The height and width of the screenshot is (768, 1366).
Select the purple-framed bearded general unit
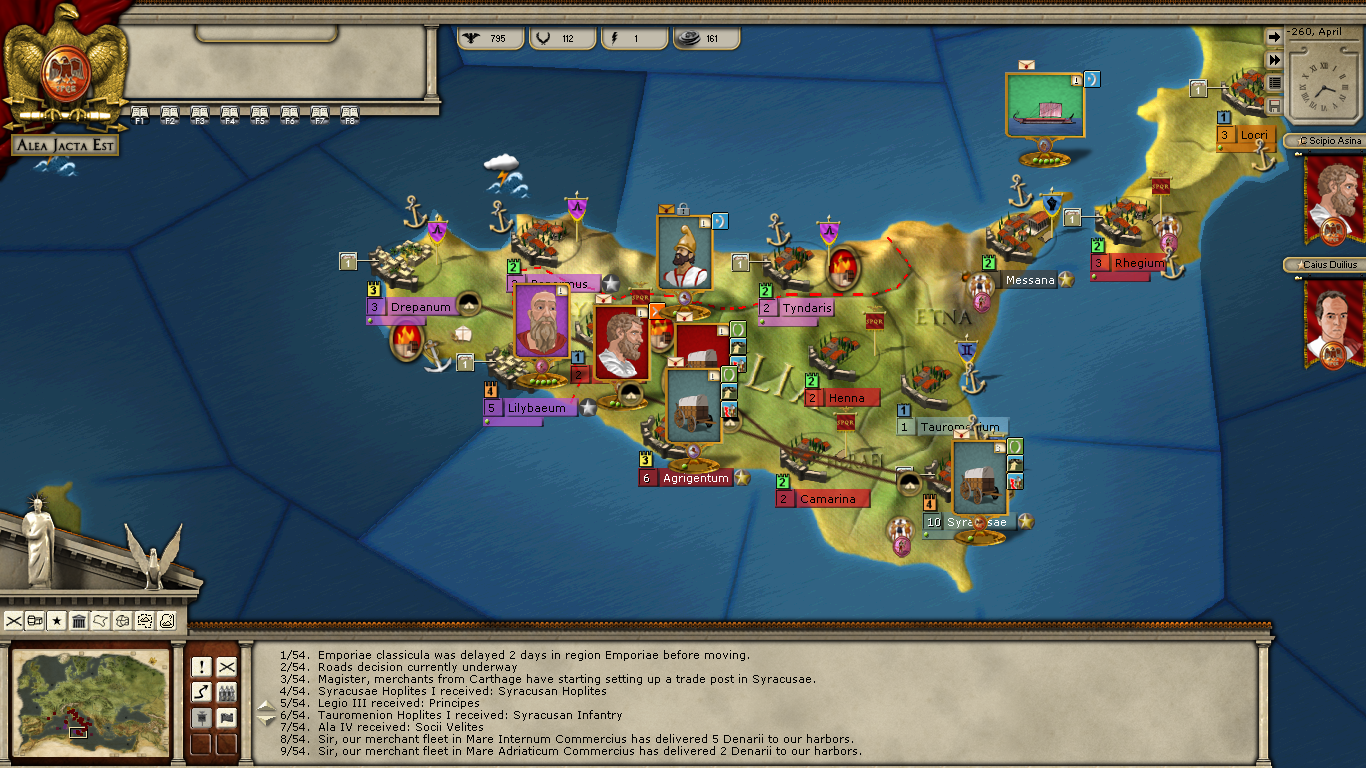click(541, 322)
